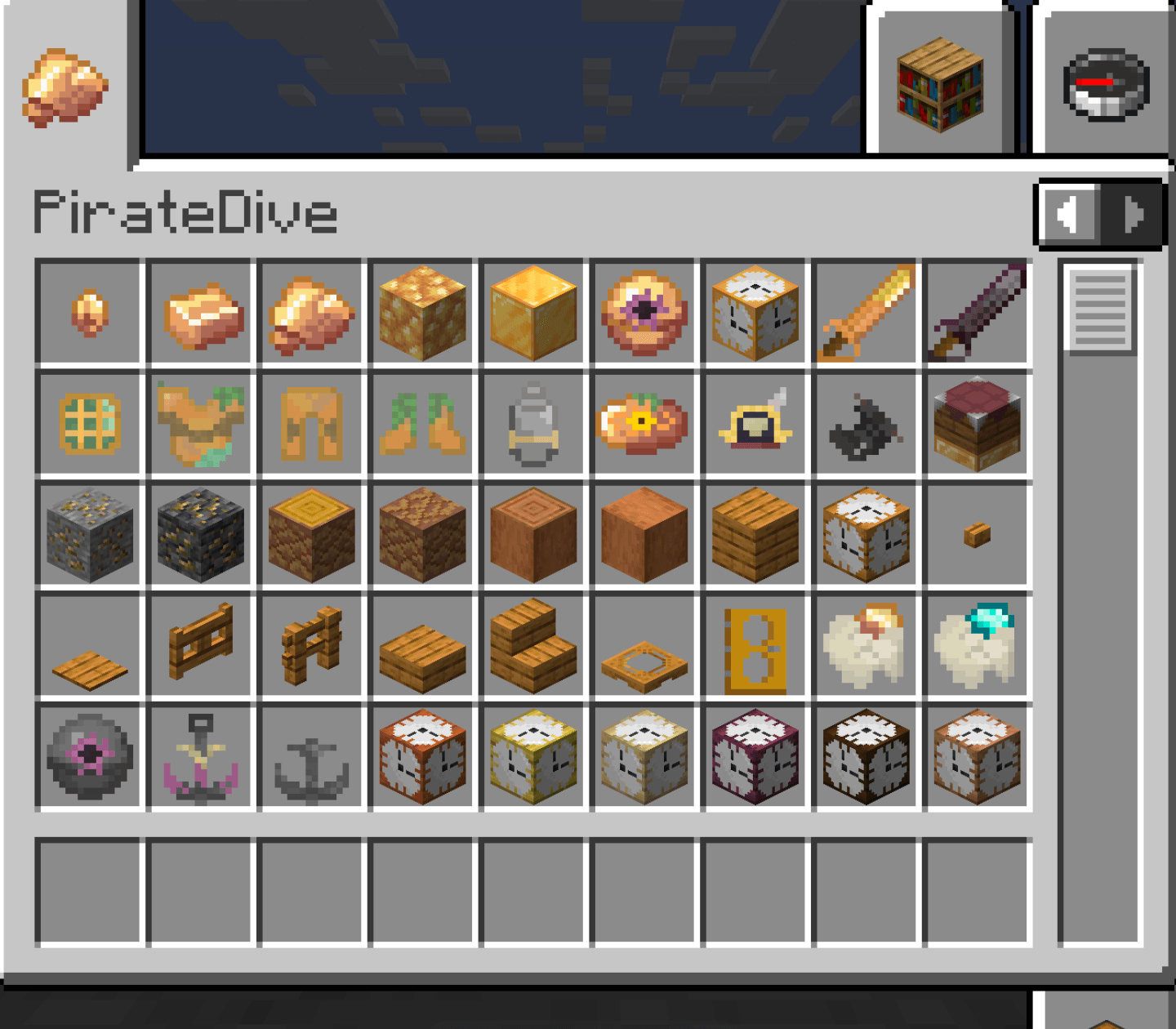Select the wooden fence item

[x=200, y=645]
